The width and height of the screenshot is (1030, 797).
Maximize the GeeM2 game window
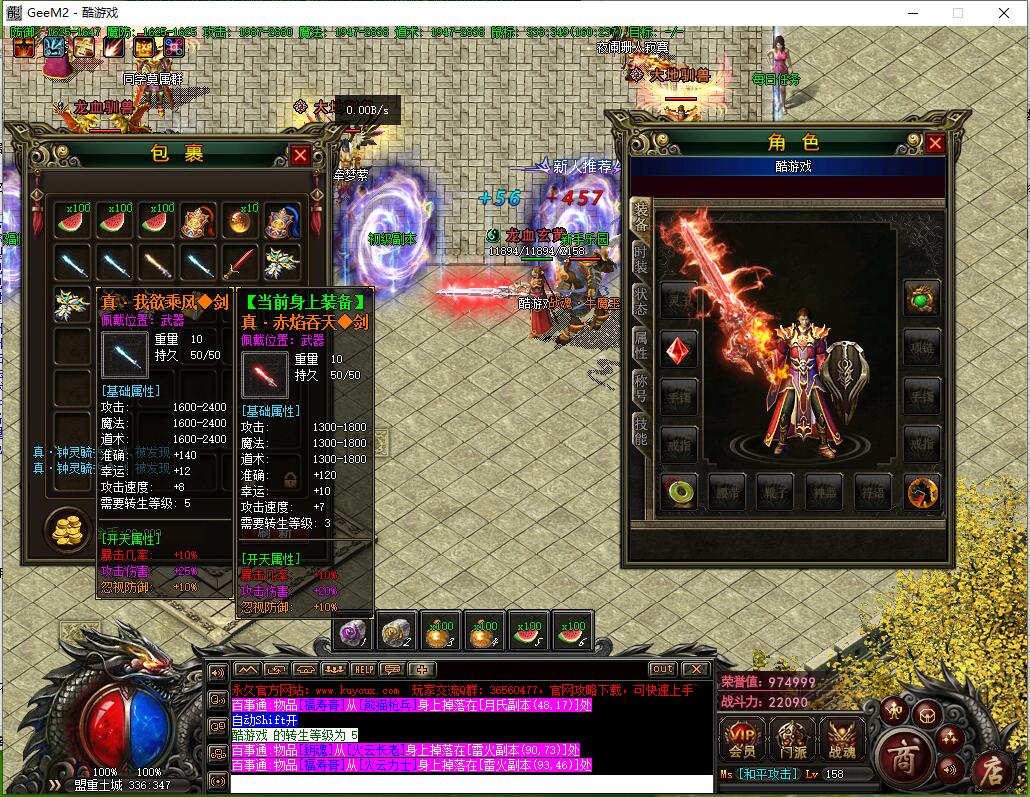click(958, 13)
